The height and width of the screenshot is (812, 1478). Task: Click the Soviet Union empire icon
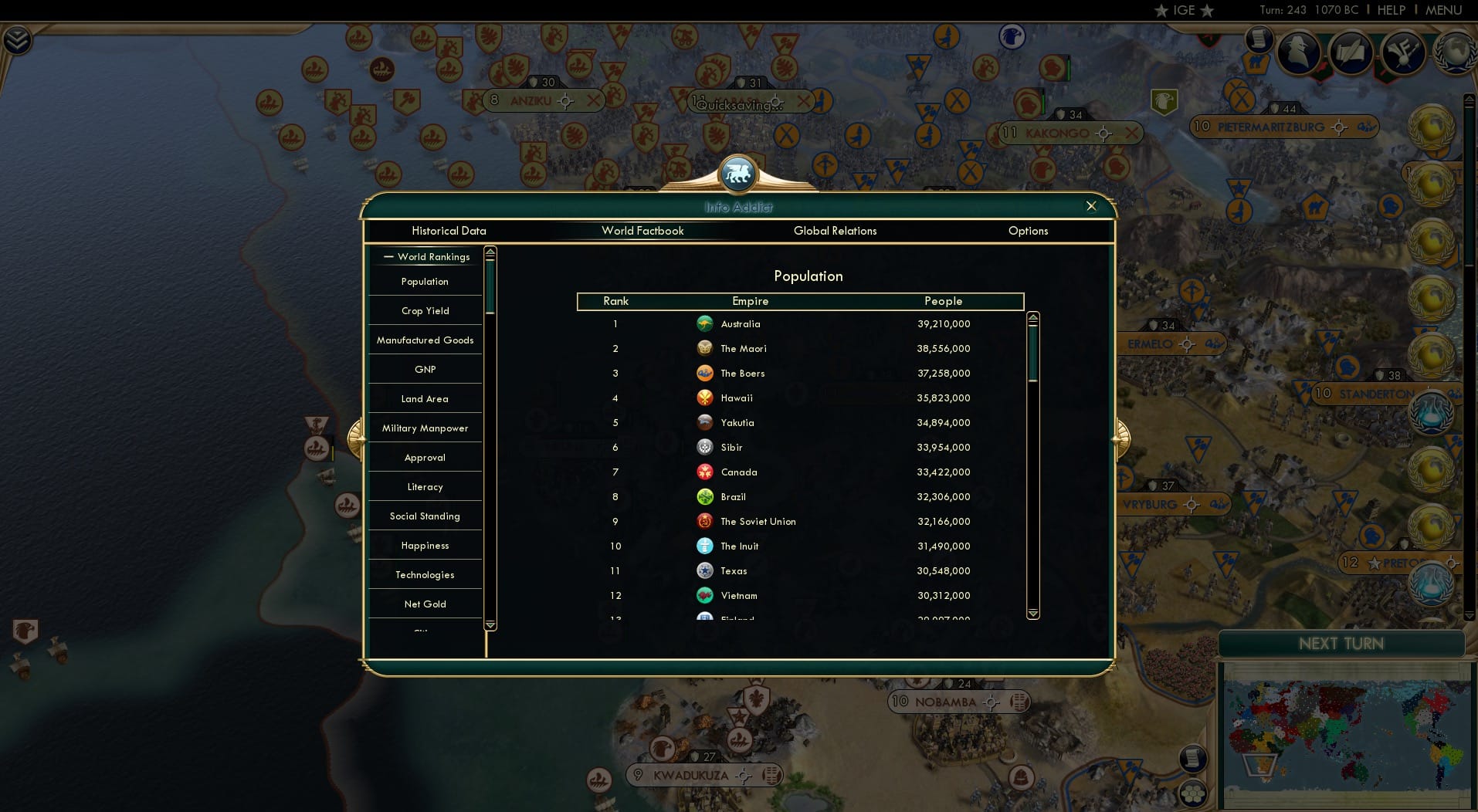pyautogui.click(x=704, y=521)
